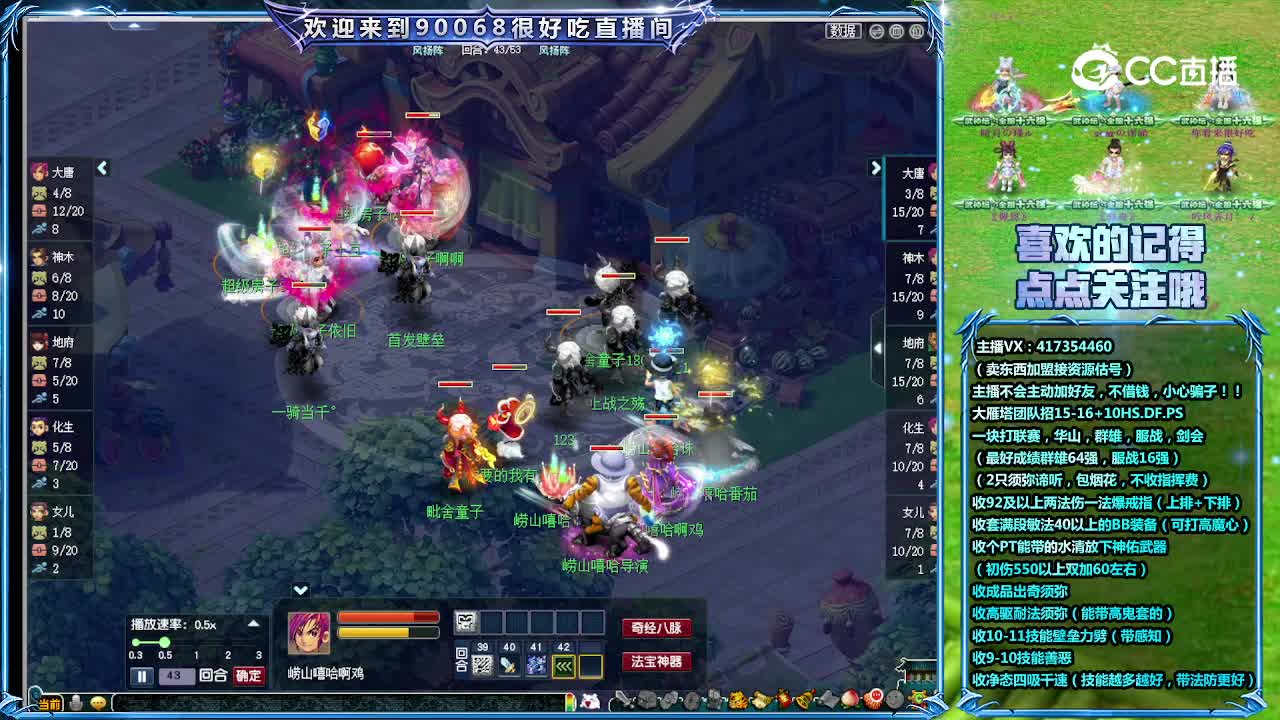The image size is (1280, 720).
Task: Toggle the circular minus icon beside 数据
Action: [x=875, y=32]
